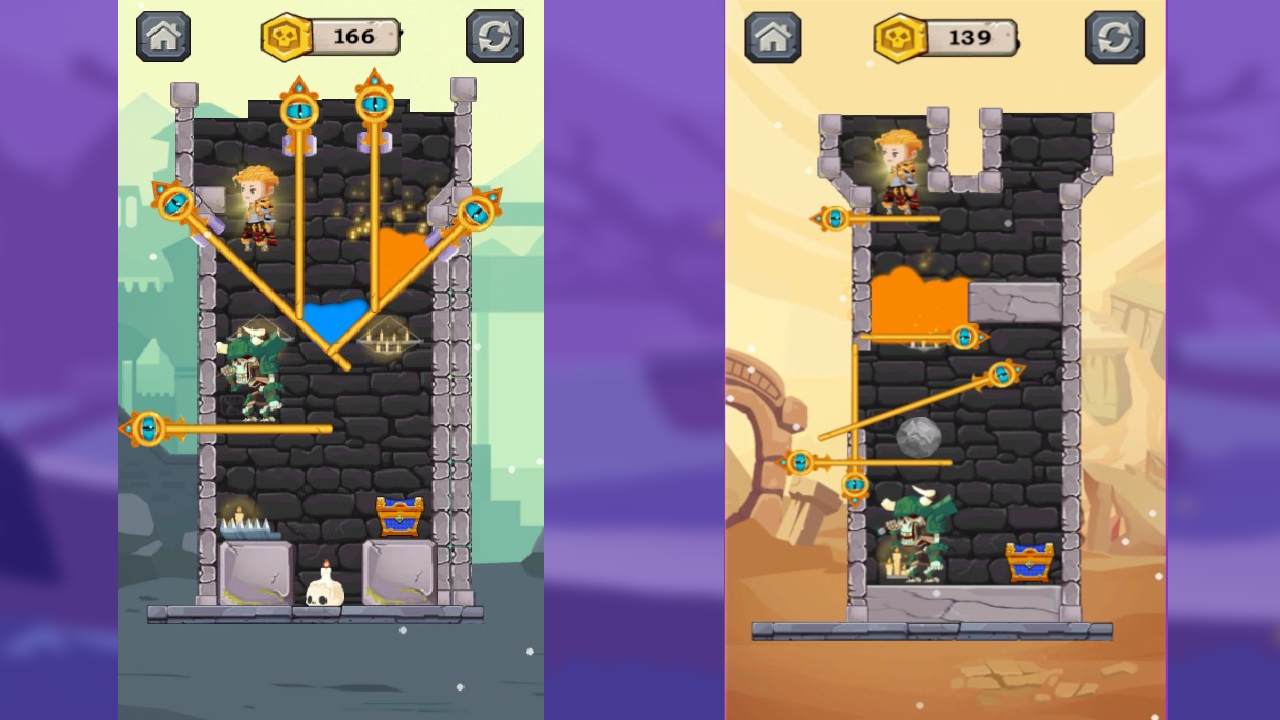Tap the restart icon on the left screen
The width and height of the screenshot is (1280, 720).
495,35
